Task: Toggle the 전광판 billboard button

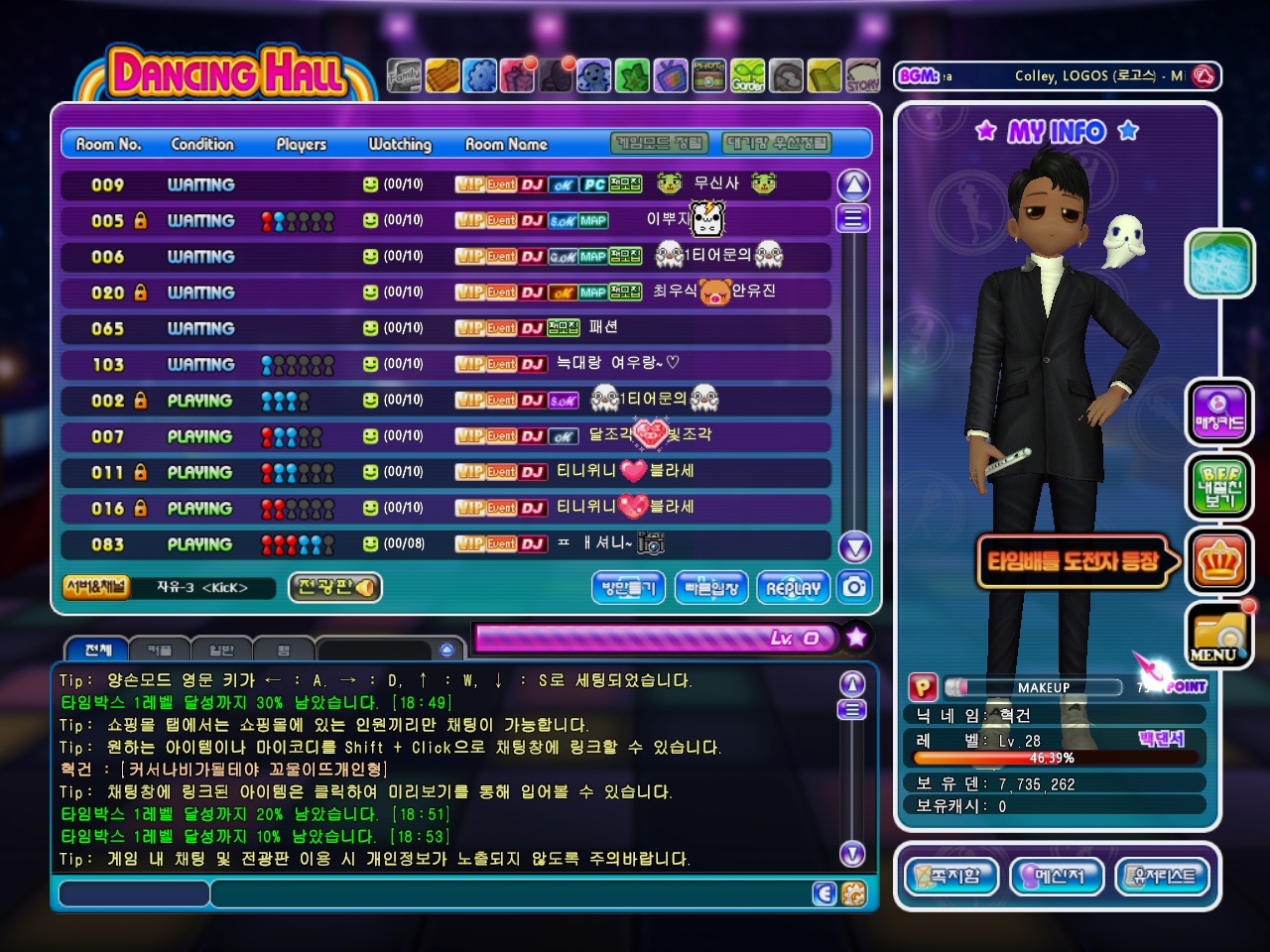Action: click(334, 587)
